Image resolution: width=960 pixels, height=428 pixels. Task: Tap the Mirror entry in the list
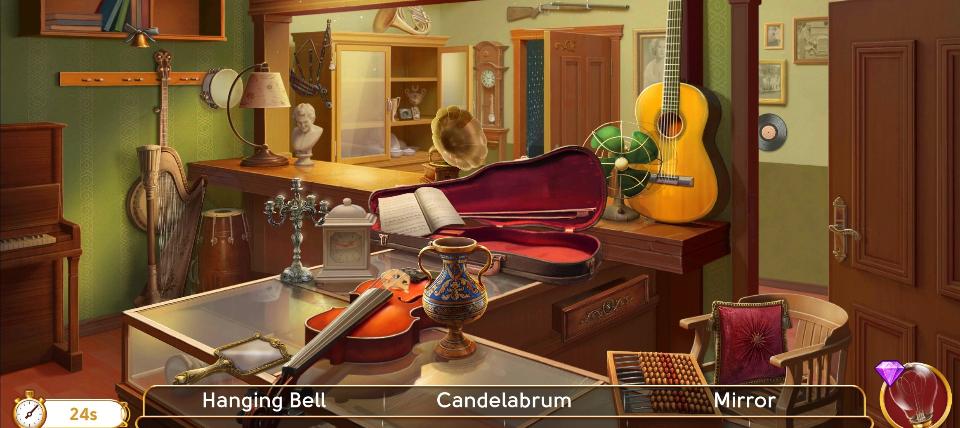pyautogui.click(x=744, y=401)
